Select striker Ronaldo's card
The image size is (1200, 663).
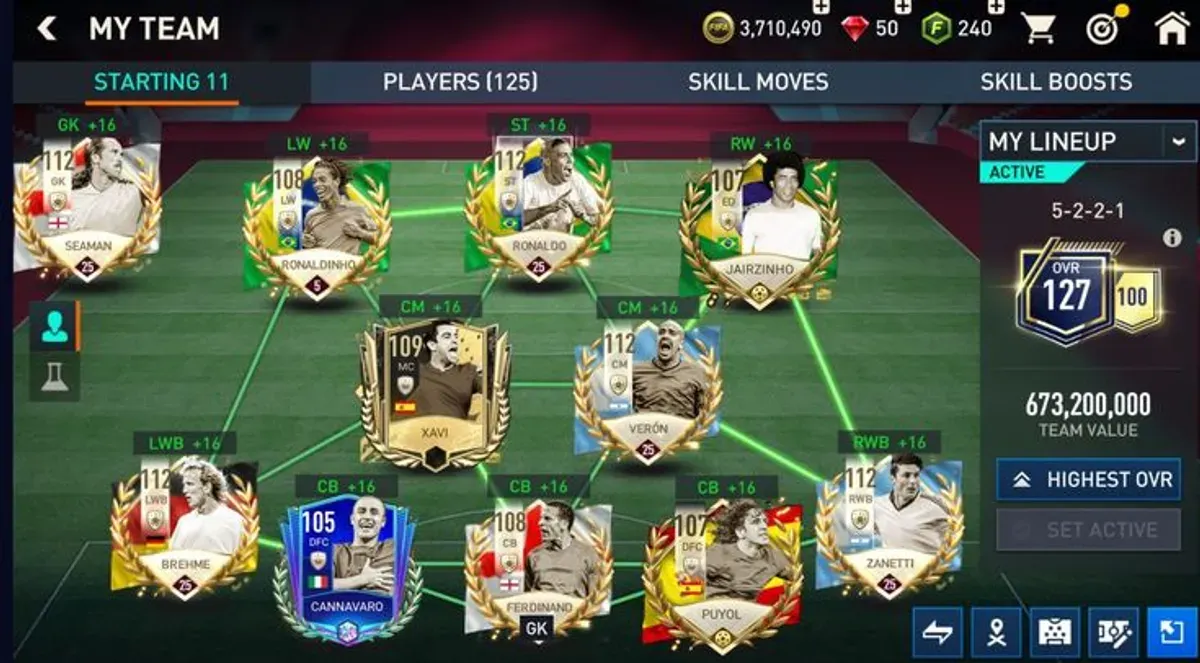pyautogui.click(x=538, y=208)
